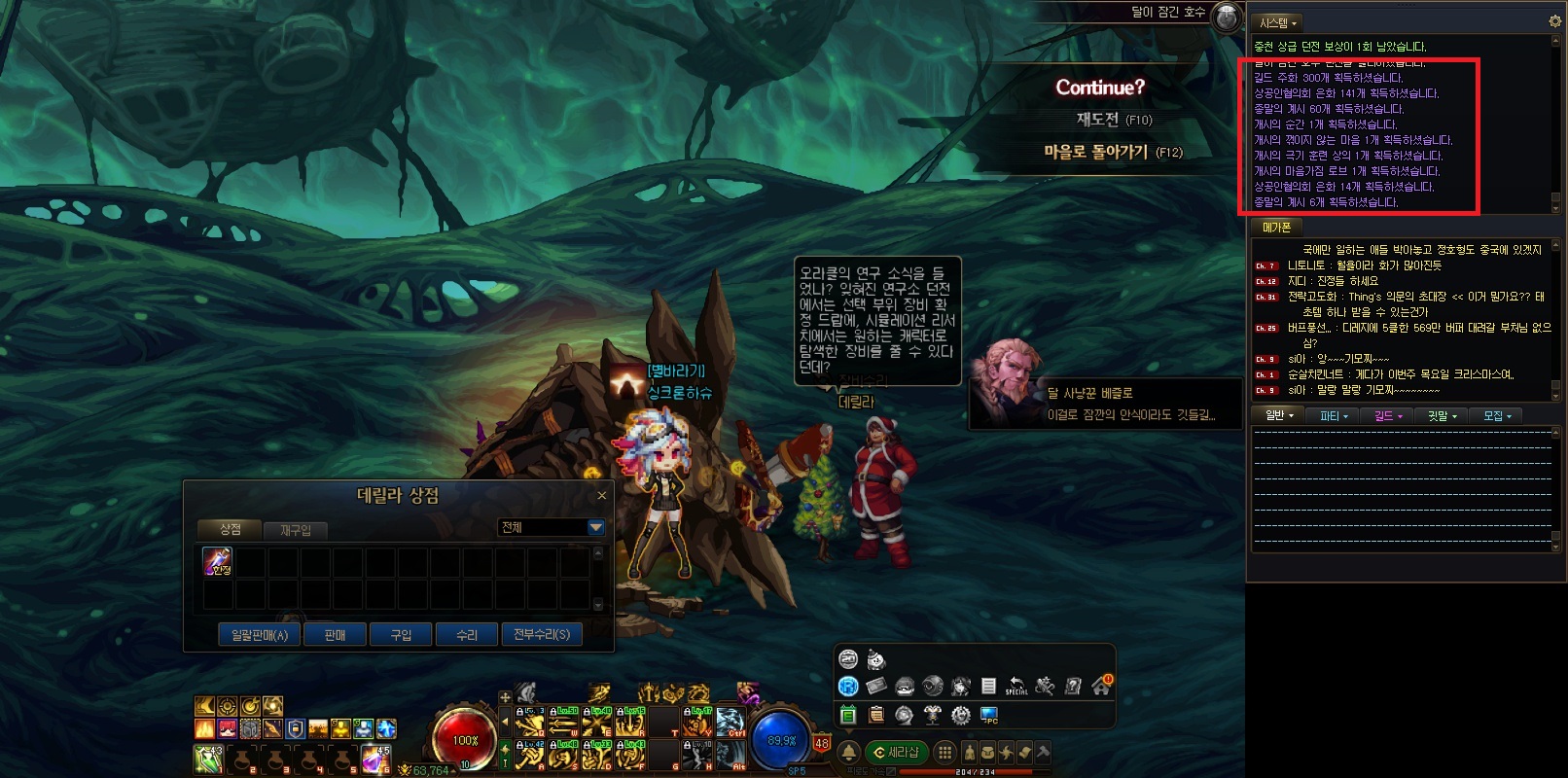This screenshot has height=778, width=1568.
Task: Click the 판매 sell button
Action: [335, 635]
